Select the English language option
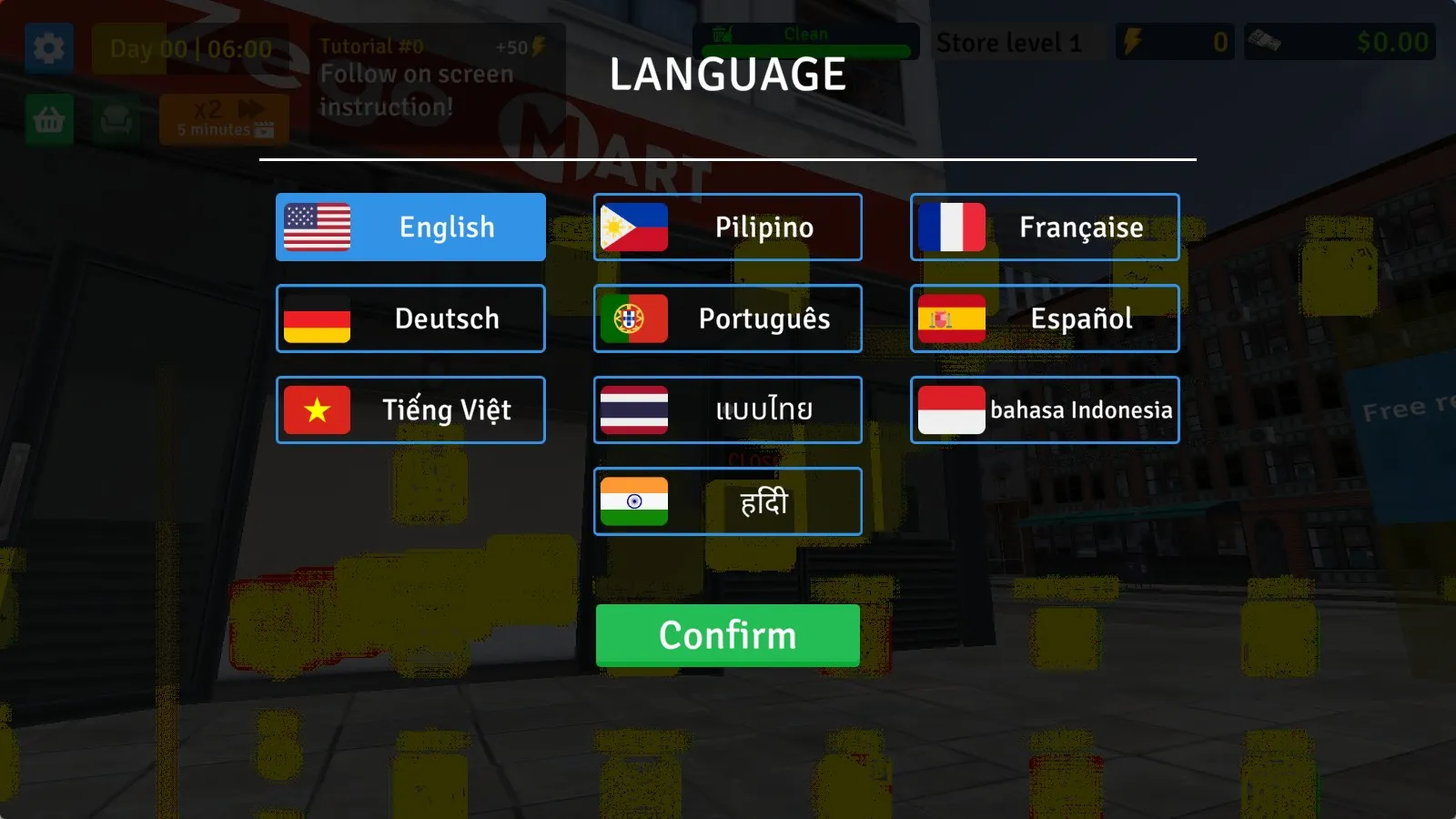The height and width of the screenshot is (819, 1456). click(410, 227)
